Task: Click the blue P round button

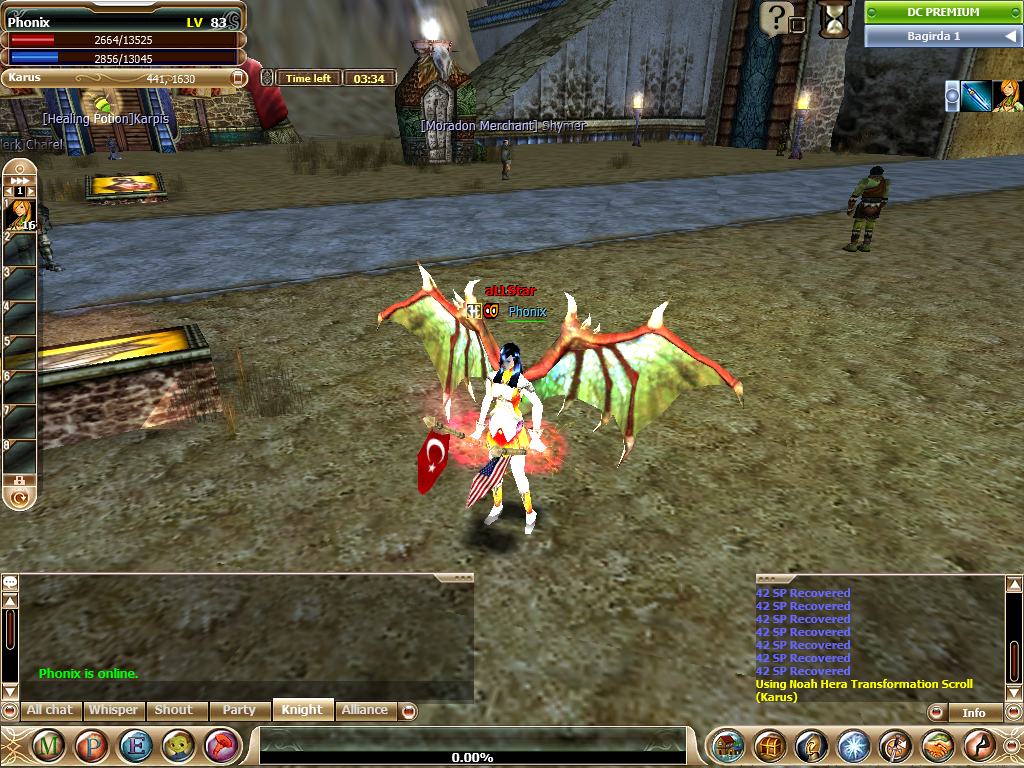Action: [93, 746]
